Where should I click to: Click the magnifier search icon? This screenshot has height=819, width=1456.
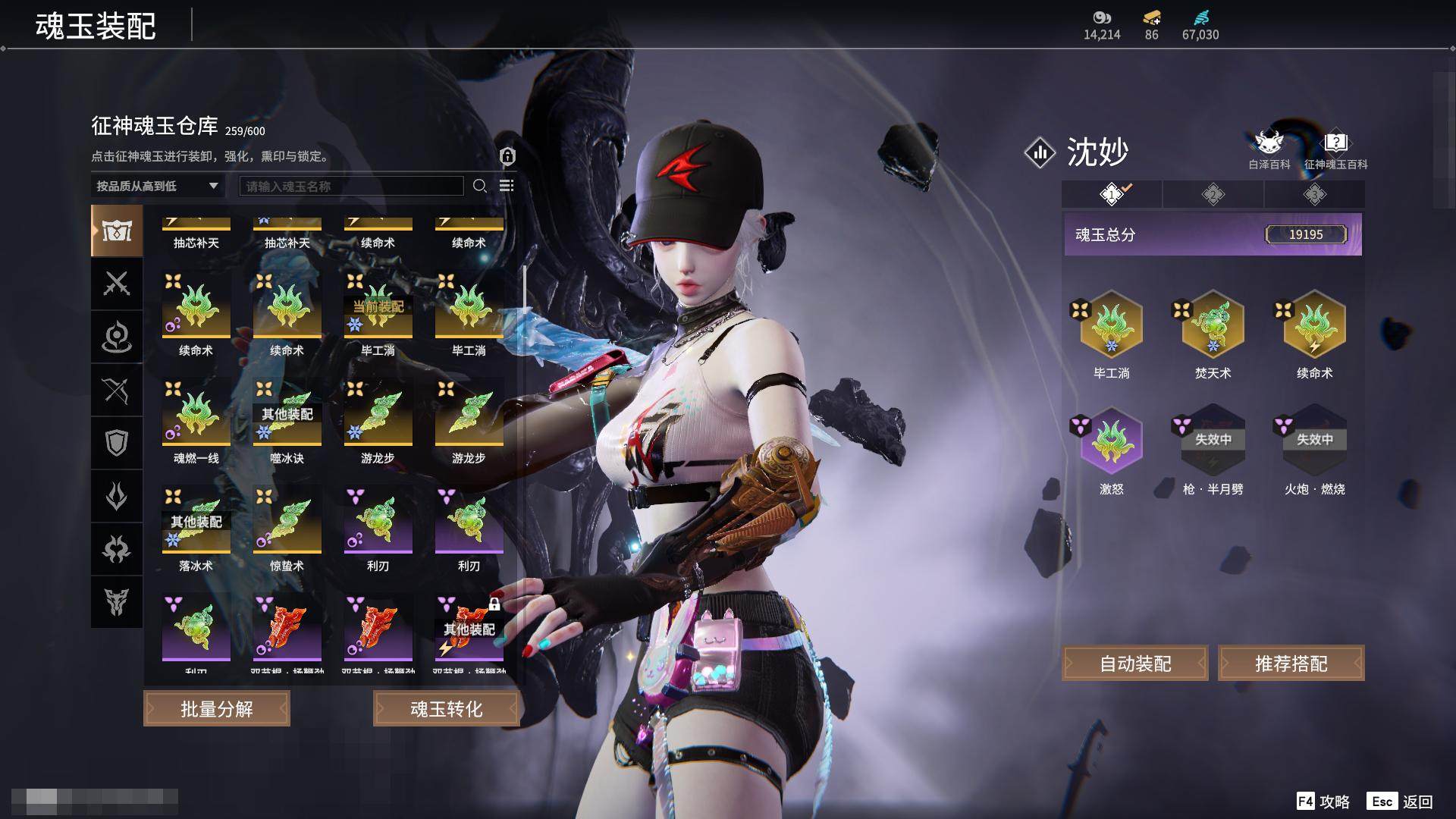(x=479, y=187)
